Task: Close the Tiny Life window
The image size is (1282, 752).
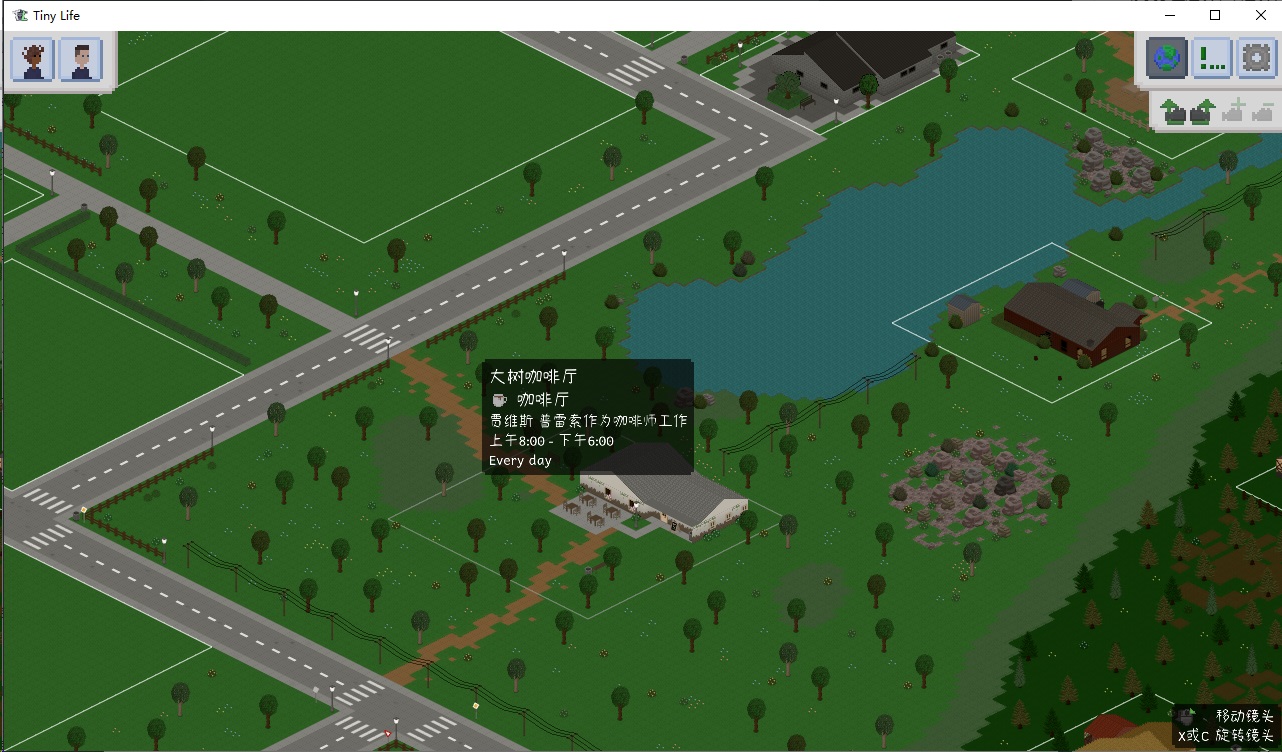Action: (1260, 15)
